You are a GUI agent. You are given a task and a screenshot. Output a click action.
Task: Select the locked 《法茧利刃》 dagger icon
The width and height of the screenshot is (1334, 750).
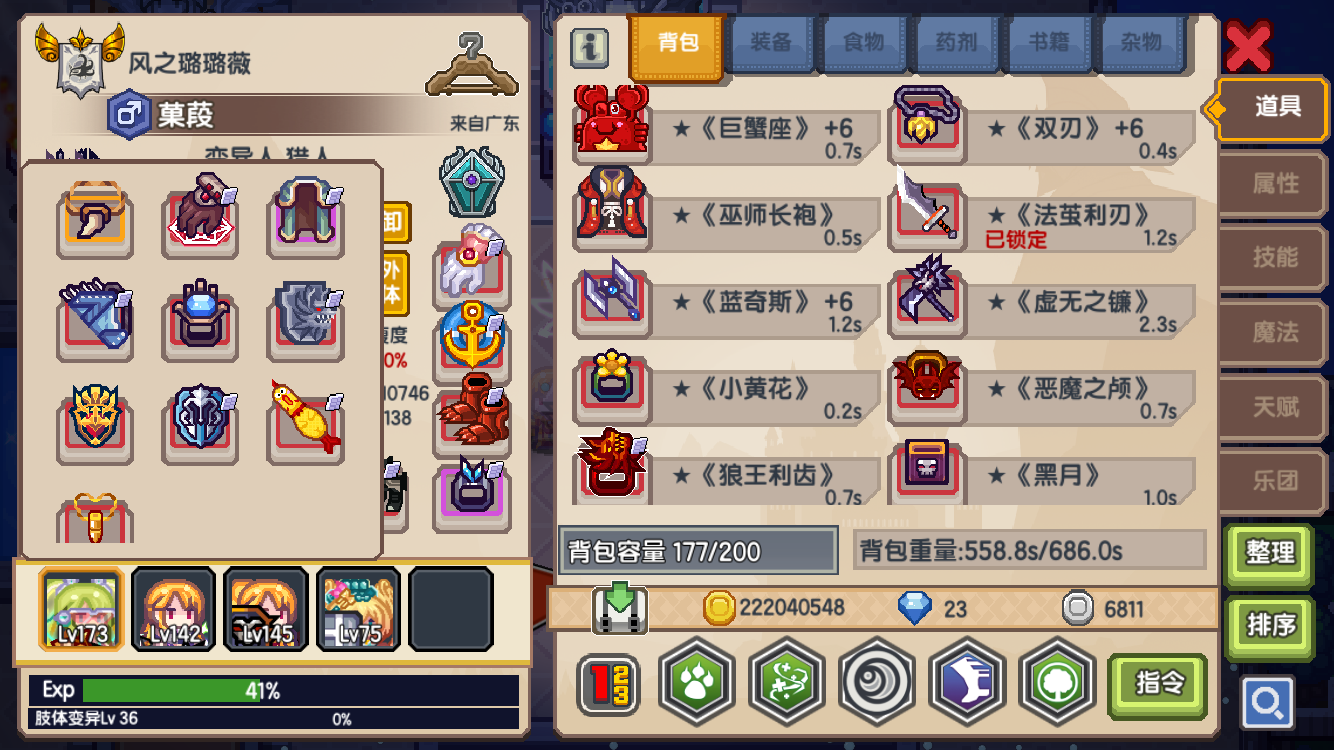tap(927, 216)
